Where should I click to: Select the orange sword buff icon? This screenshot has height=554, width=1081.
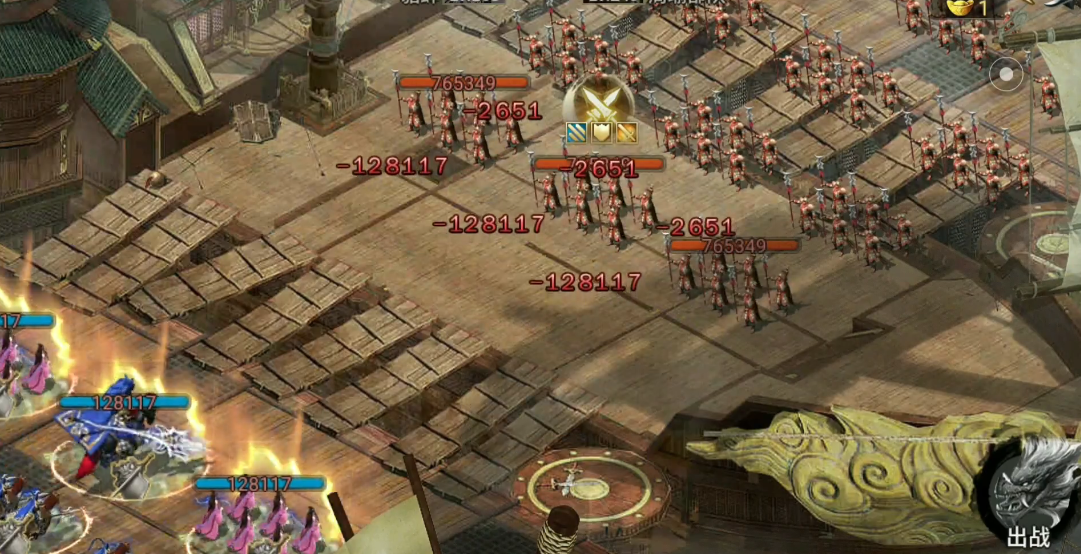point(626,133)
